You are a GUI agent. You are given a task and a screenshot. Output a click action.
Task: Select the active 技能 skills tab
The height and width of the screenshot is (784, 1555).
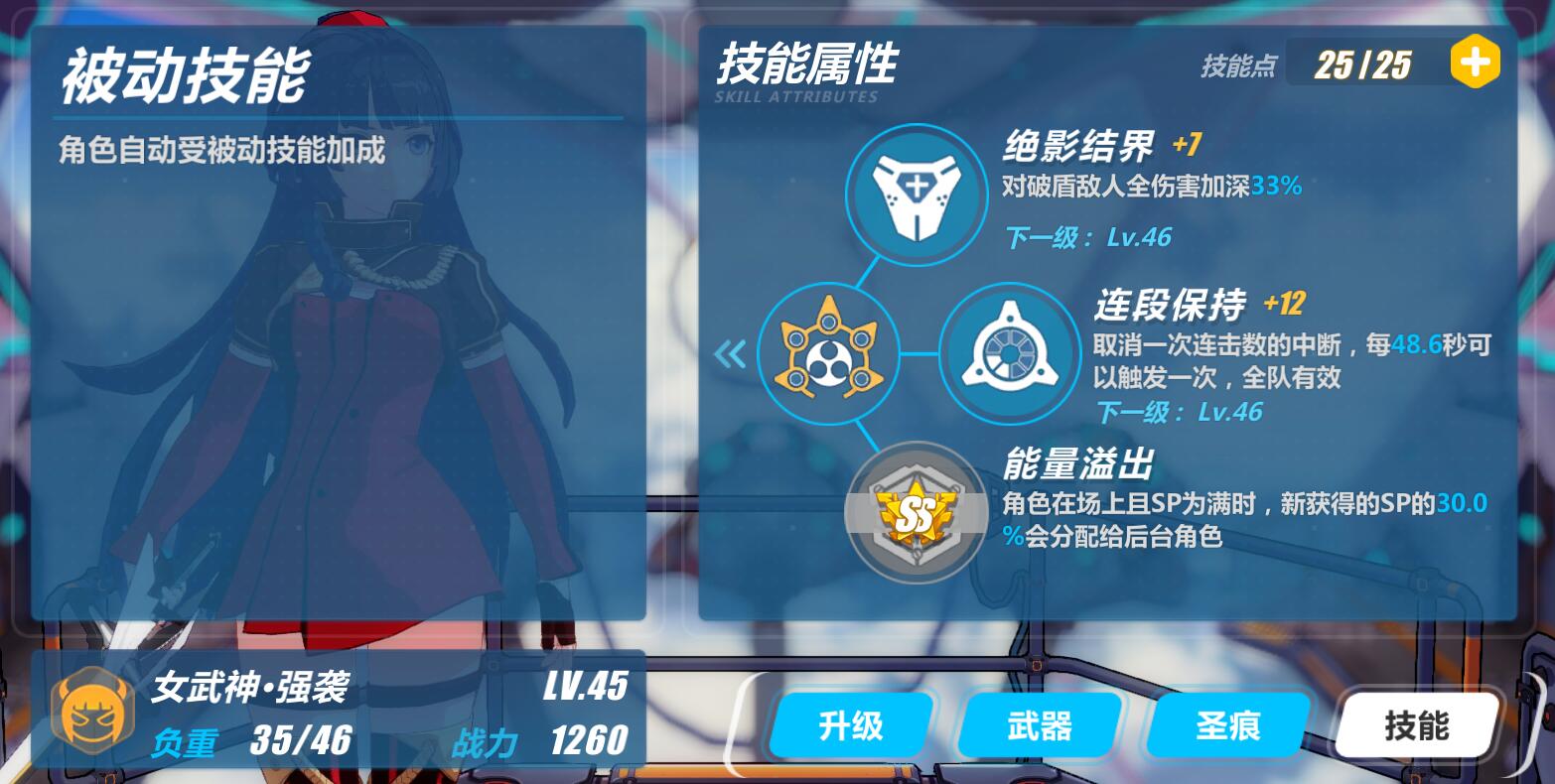(1417, 725)
